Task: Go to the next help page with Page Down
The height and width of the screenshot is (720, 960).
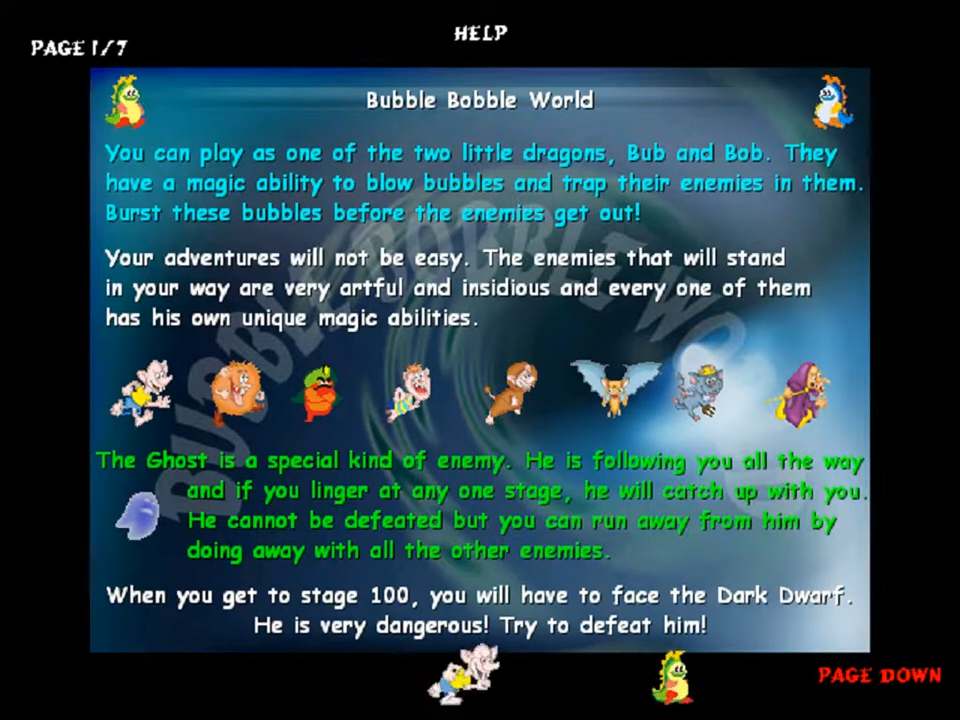Action: tap(879, 675)
